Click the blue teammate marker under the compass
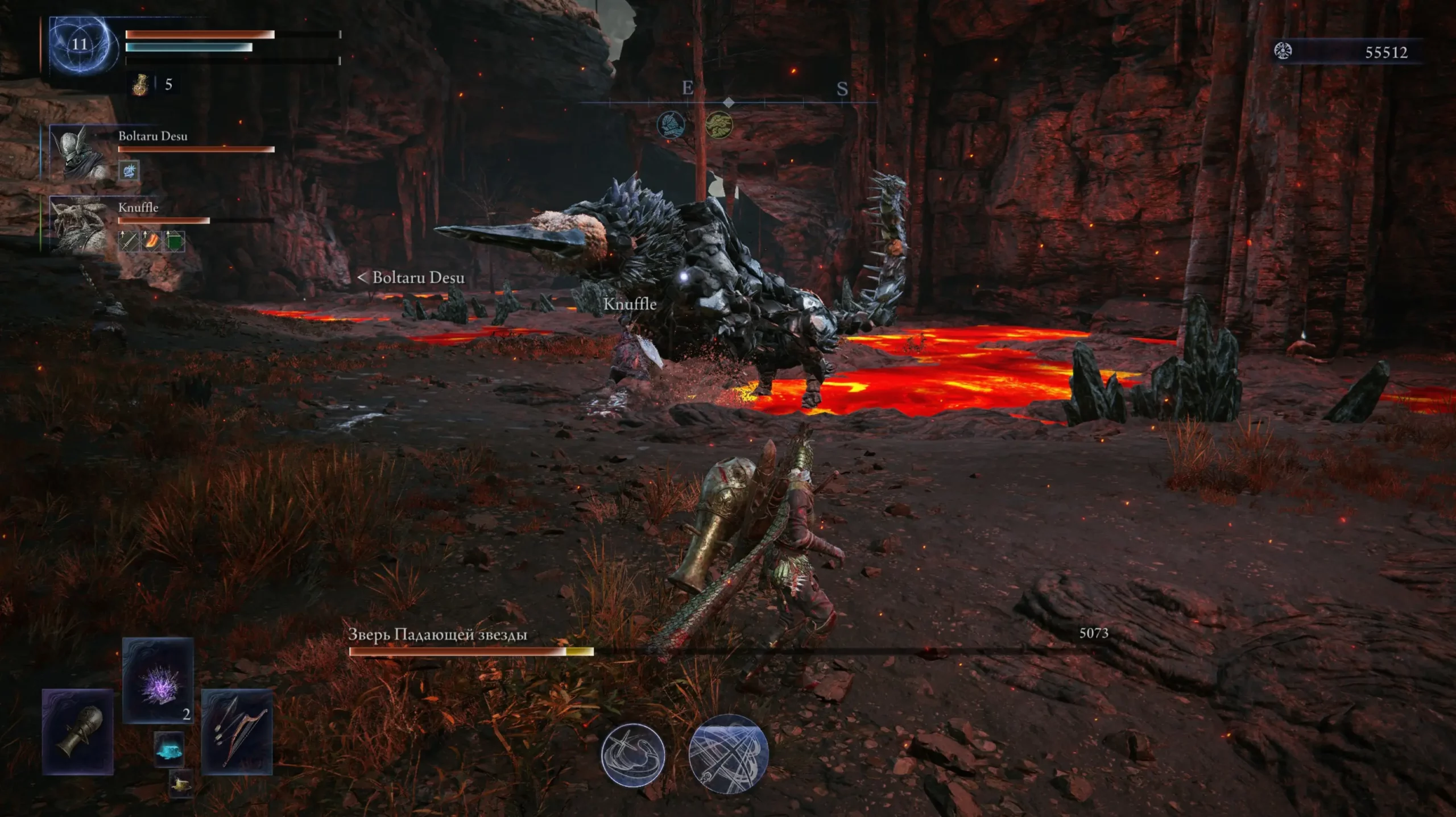The image size is (1456, 817). [x=671, y=125]
